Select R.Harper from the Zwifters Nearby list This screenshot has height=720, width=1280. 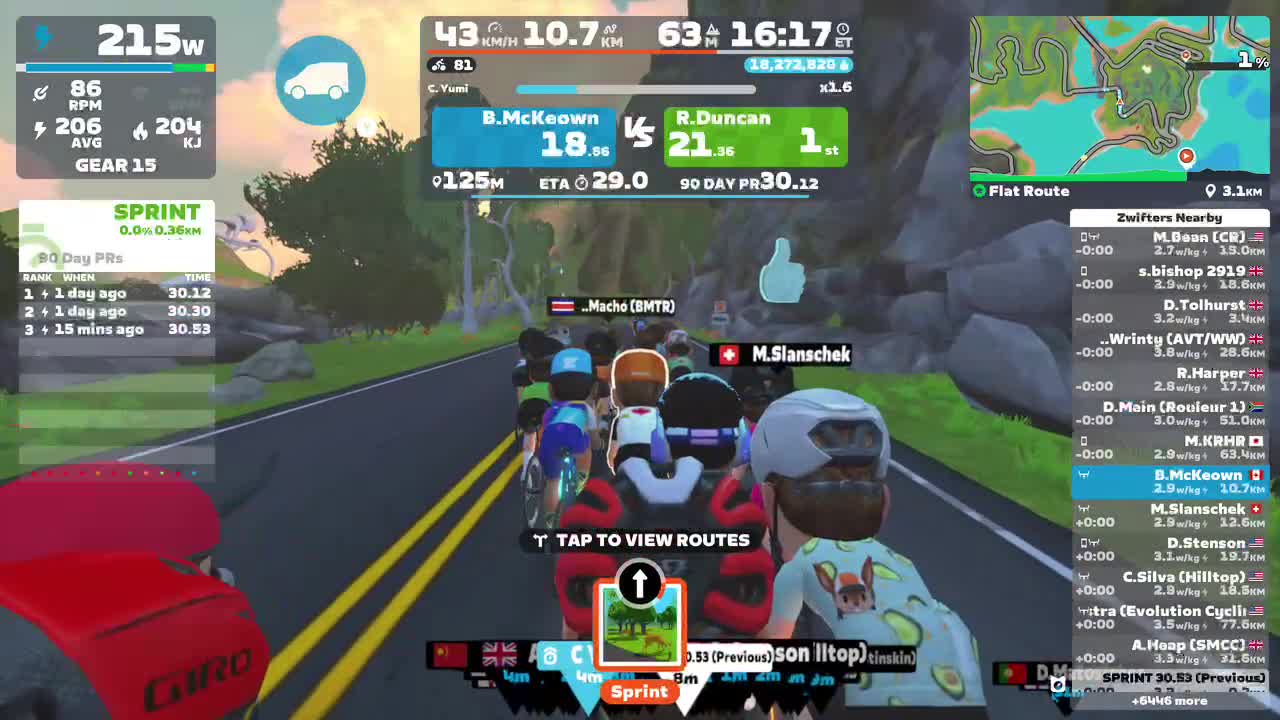1170,378
